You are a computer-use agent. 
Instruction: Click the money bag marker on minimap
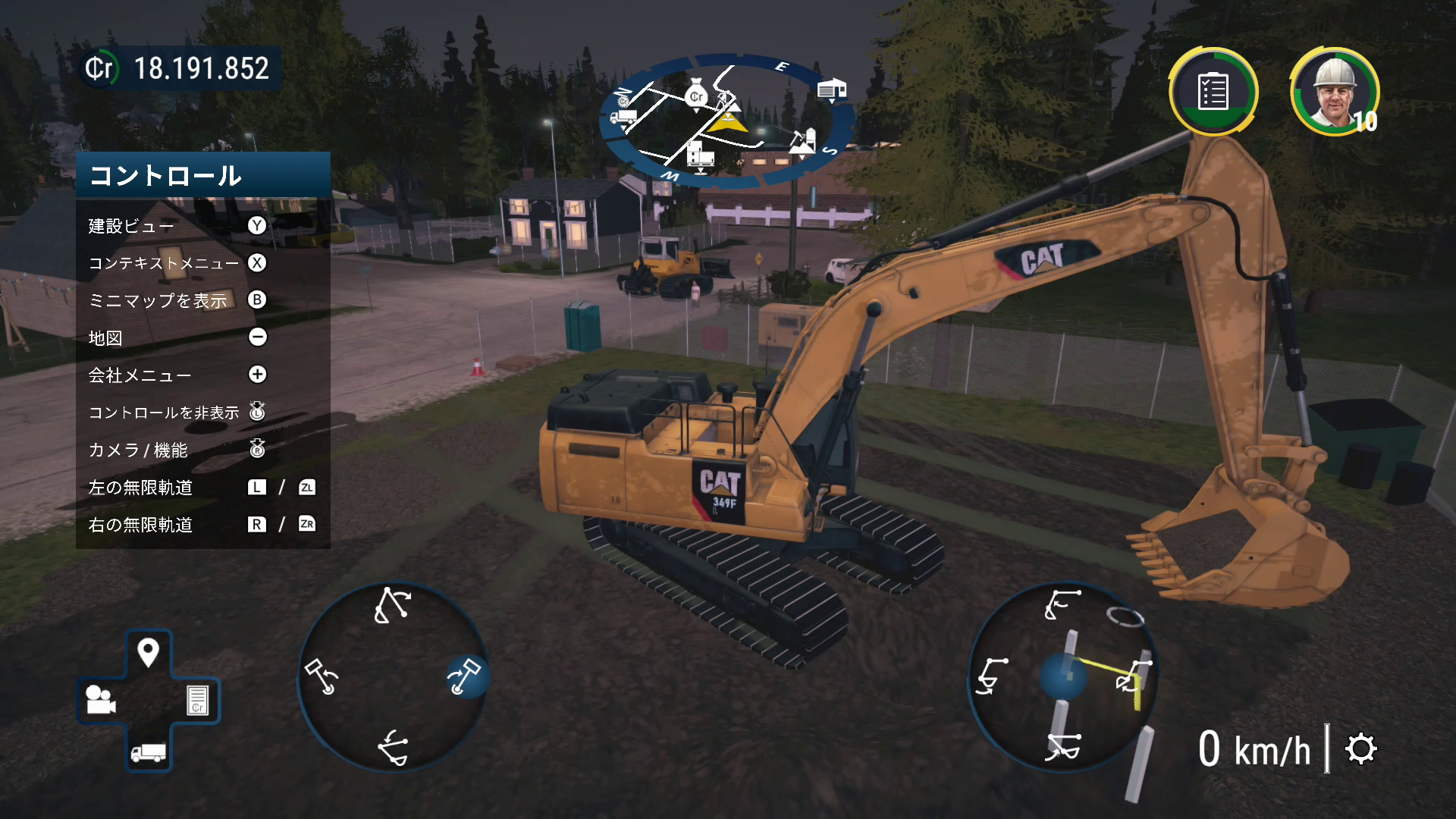pos(695,96)
